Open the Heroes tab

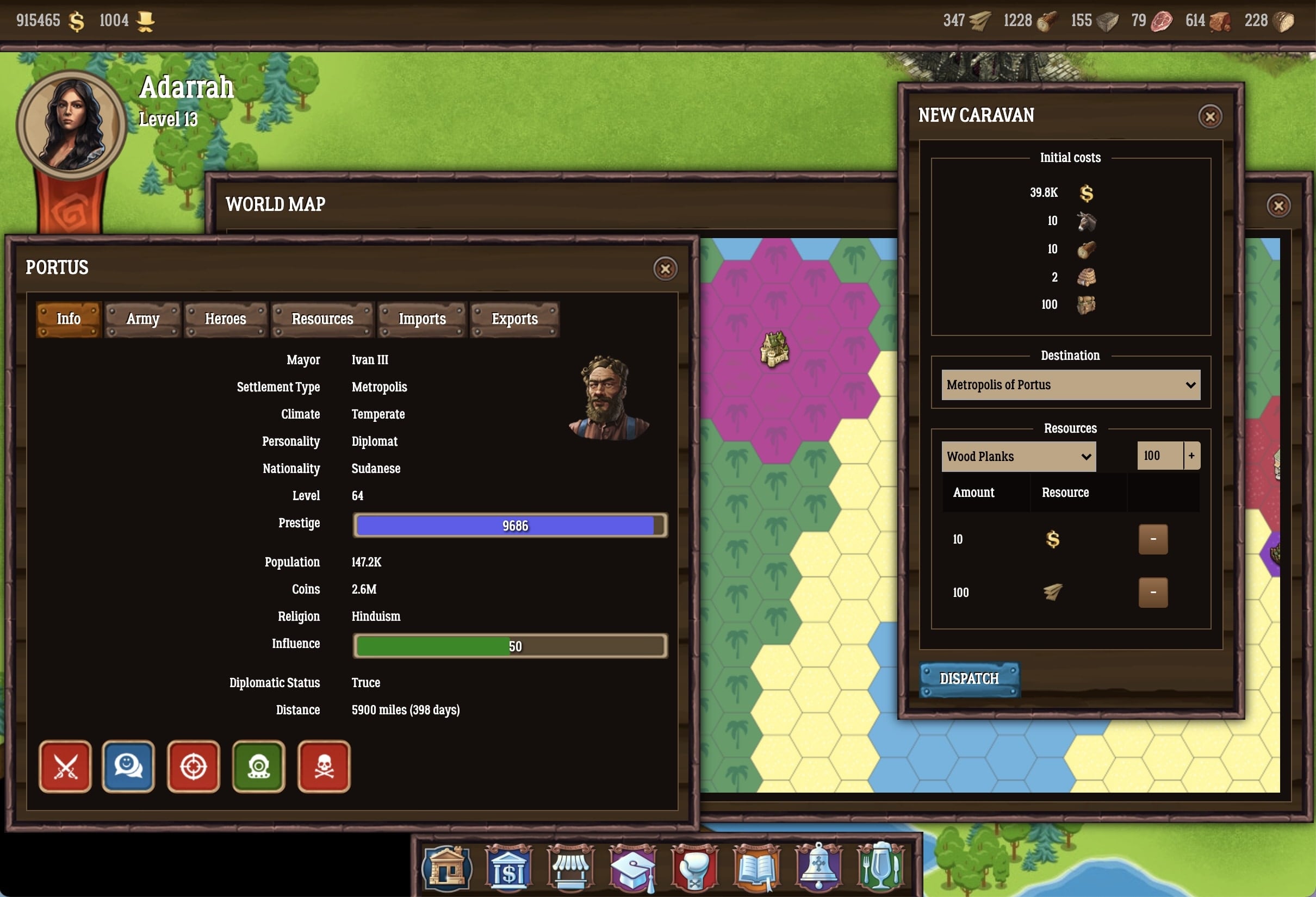click(225, 319)
